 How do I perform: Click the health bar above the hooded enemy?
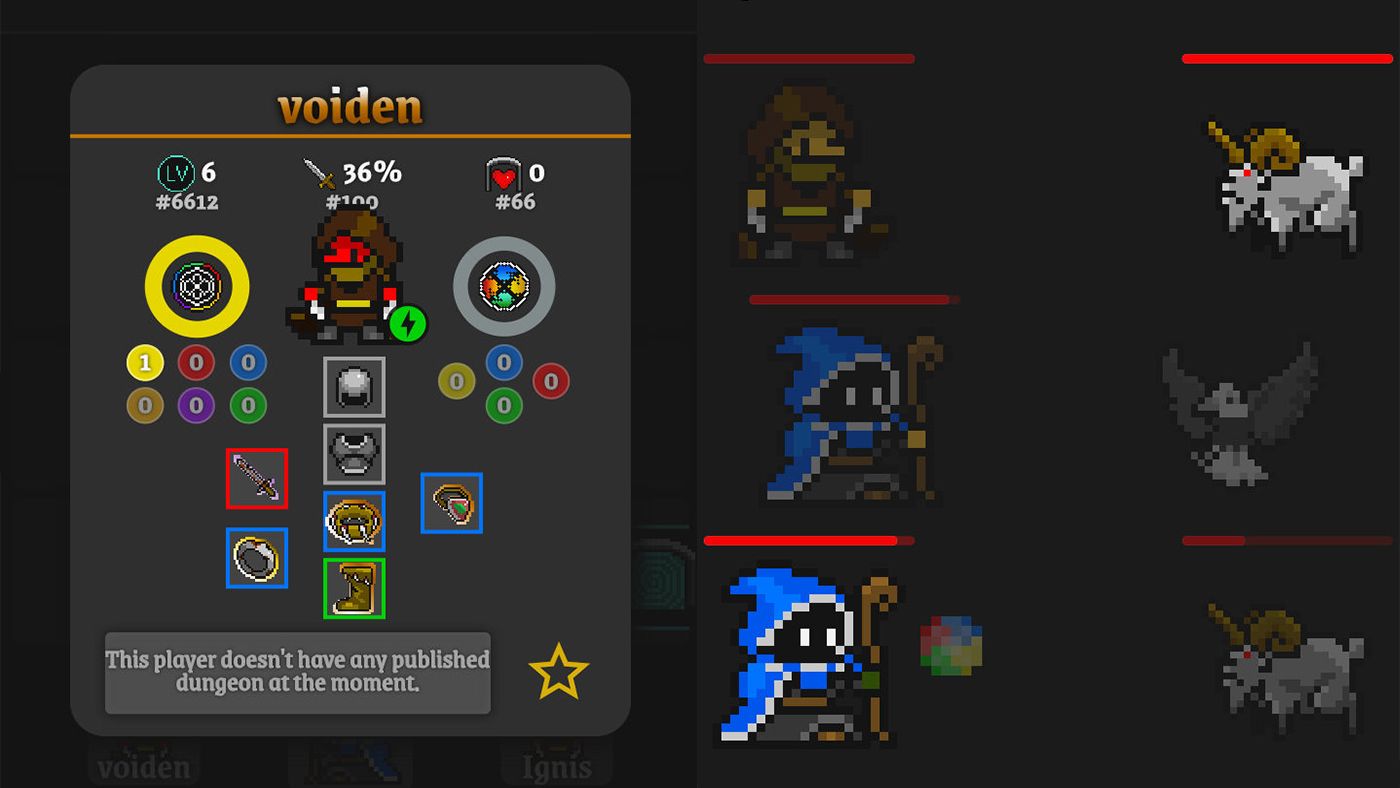point(809,59)
